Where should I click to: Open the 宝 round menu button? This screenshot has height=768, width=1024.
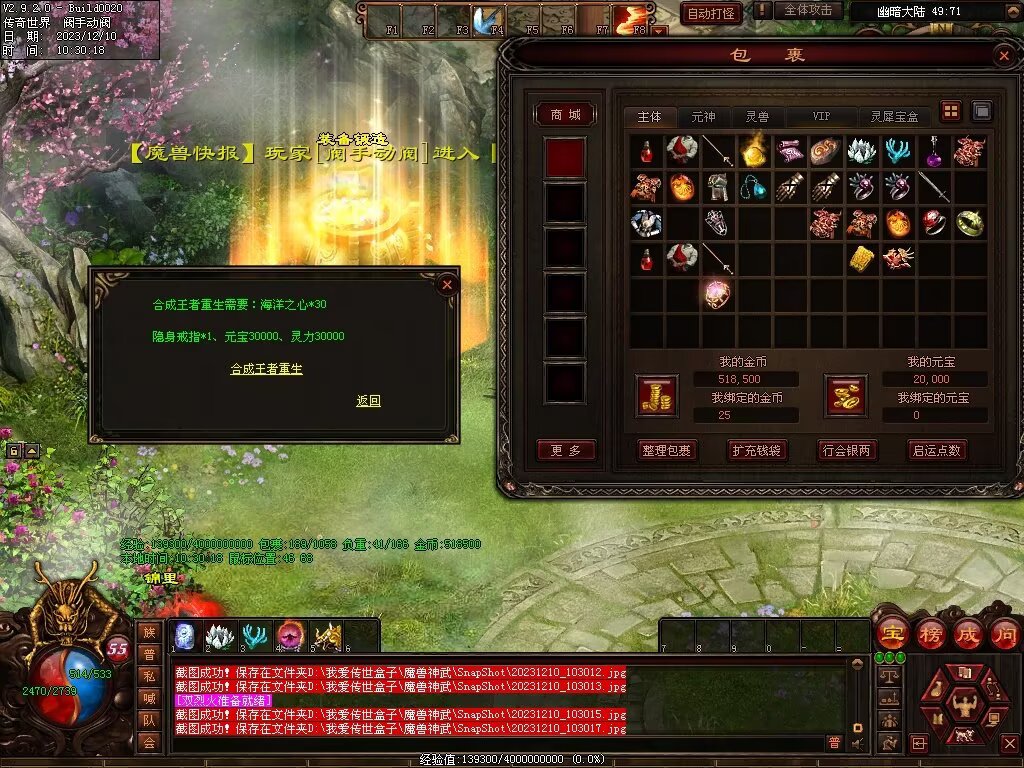[892, 634]
